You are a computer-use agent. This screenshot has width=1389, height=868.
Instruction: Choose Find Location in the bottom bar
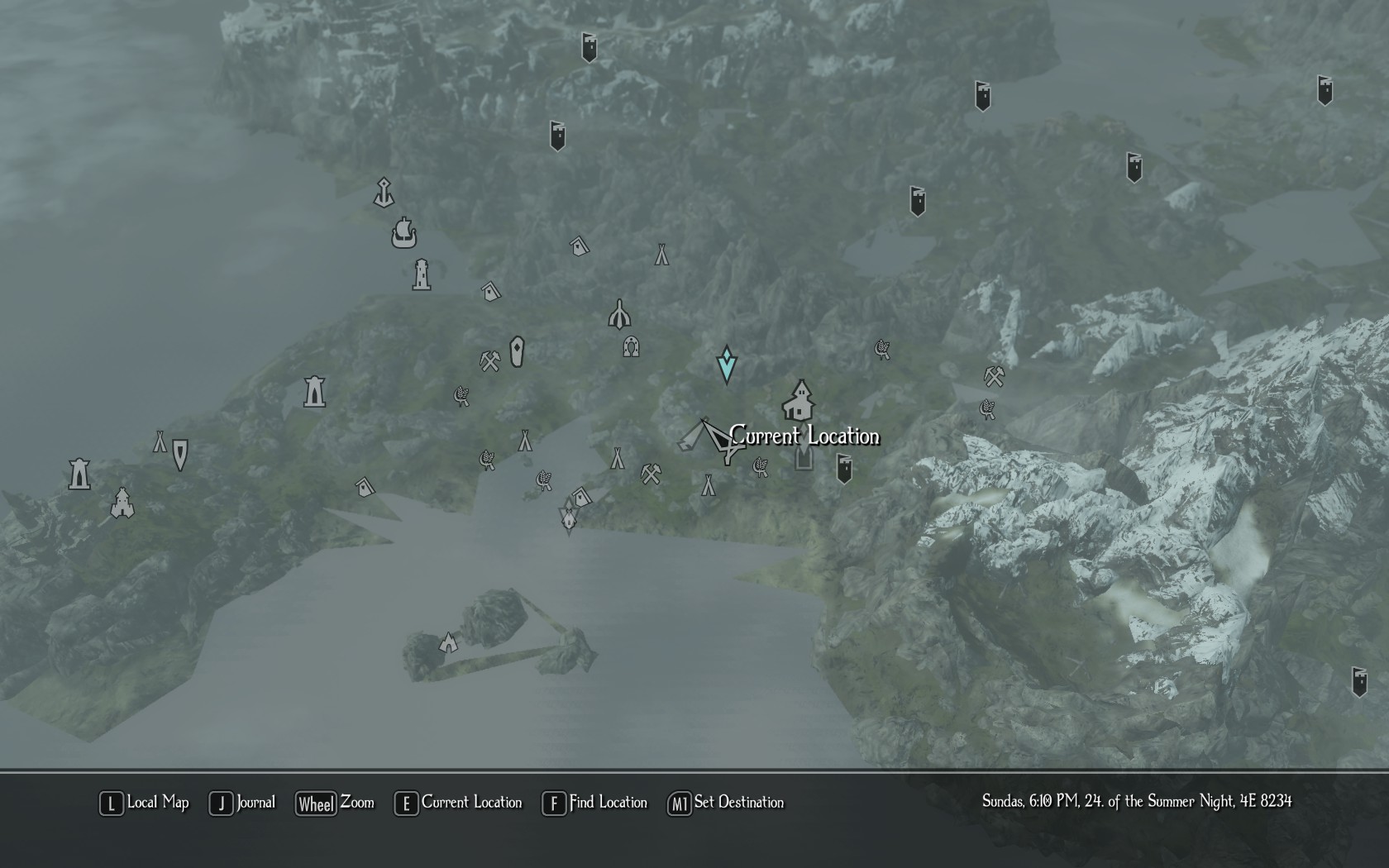[594, 803]
